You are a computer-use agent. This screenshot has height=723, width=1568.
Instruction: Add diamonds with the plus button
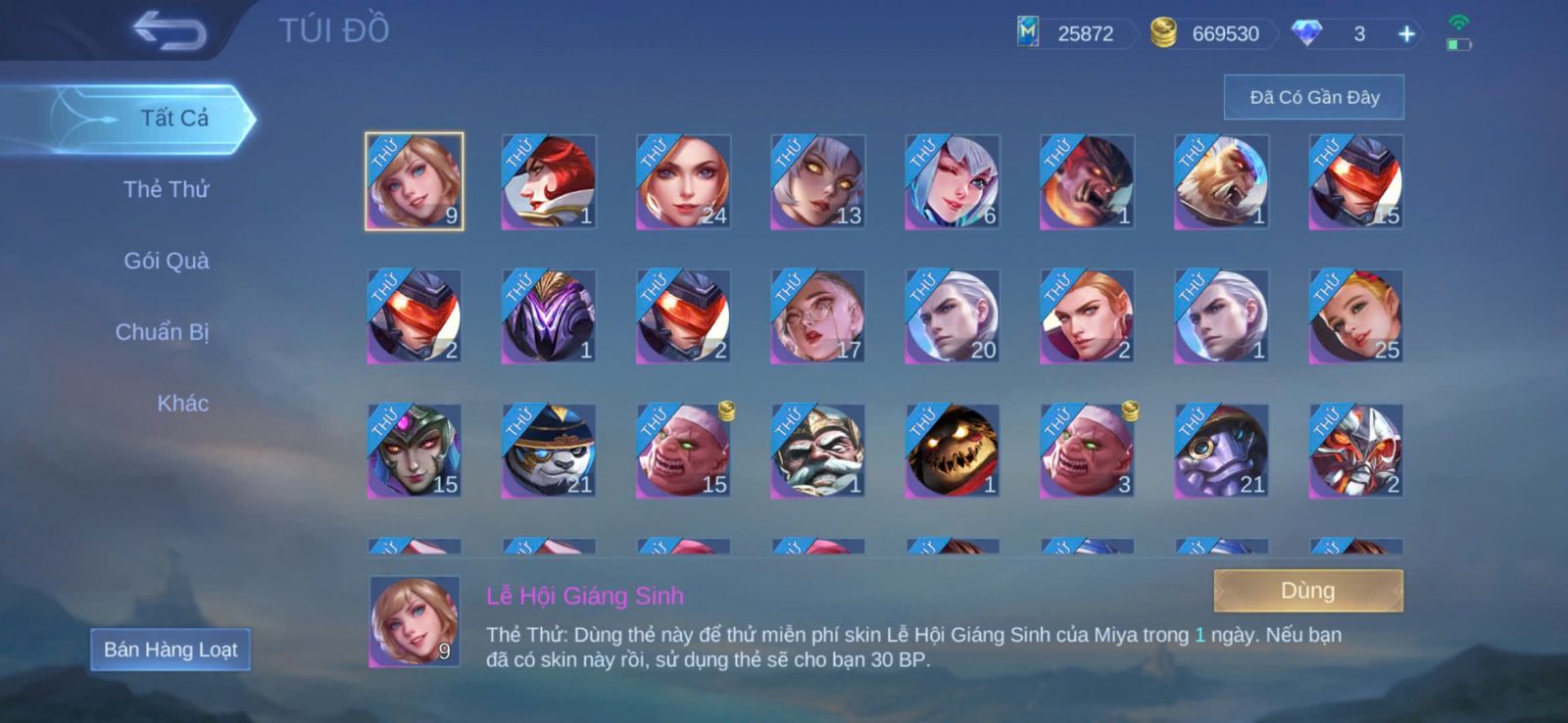pos(1406,34)
